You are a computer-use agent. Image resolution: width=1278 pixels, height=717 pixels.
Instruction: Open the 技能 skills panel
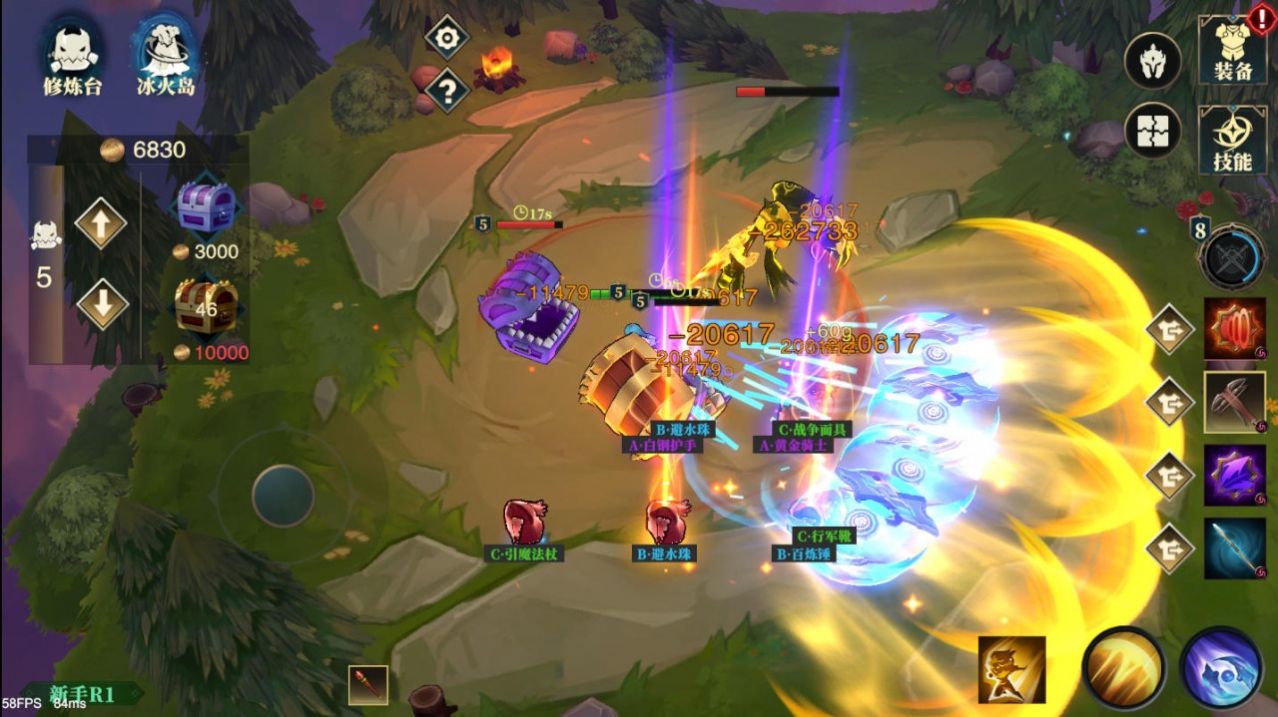[x=1231, y=138]
